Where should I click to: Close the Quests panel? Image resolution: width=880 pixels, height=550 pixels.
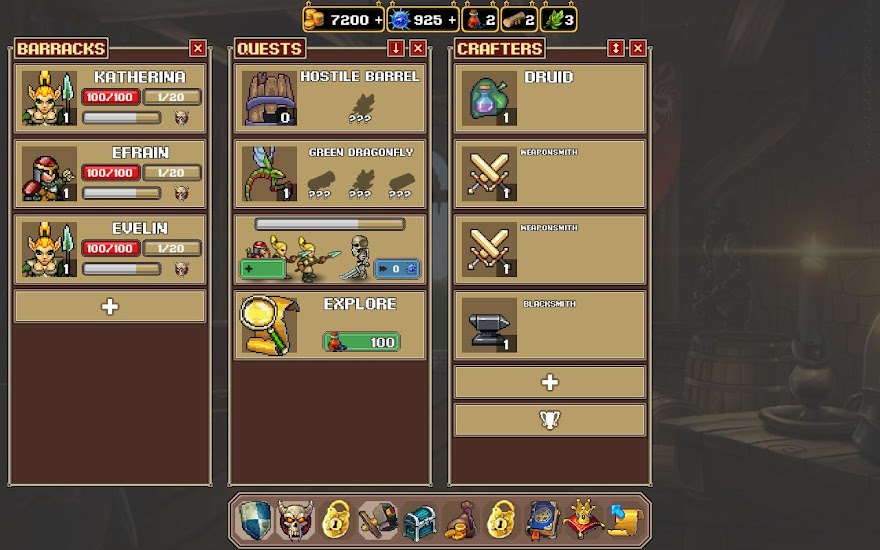[418, 48]
